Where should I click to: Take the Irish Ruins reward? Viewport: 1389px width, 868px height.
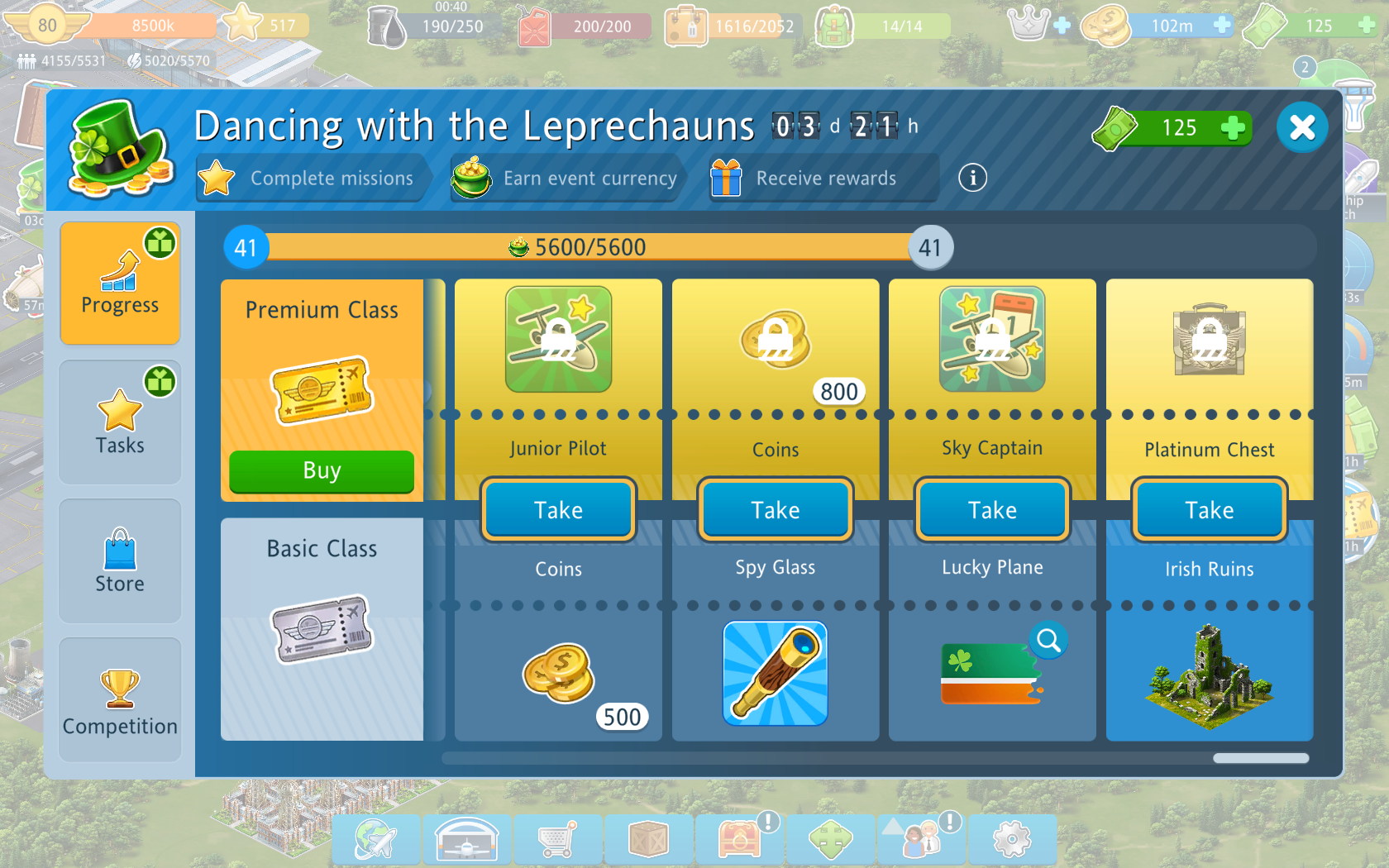[1209, 510]
